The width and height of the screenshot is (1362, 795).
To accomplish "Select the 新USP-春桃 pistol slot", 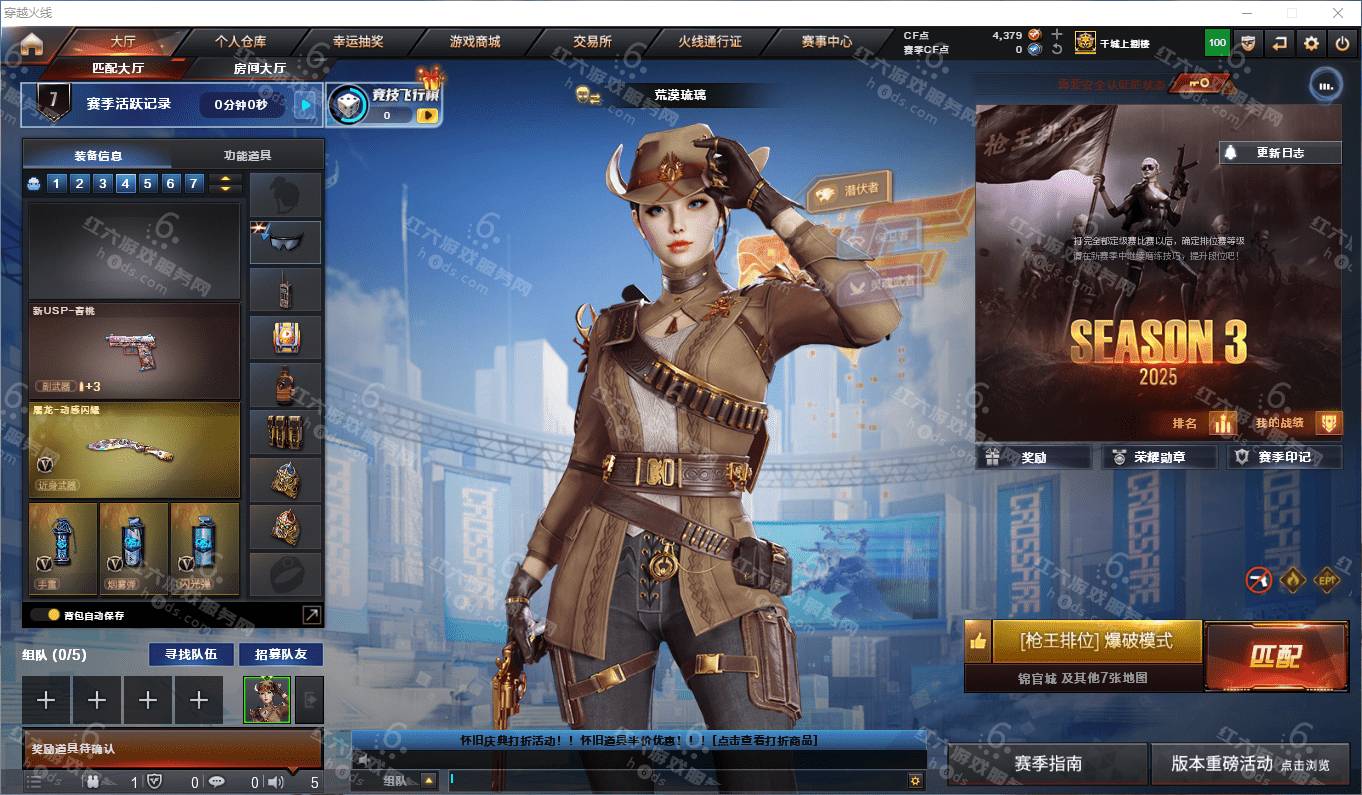I will [x=134, y=351].
